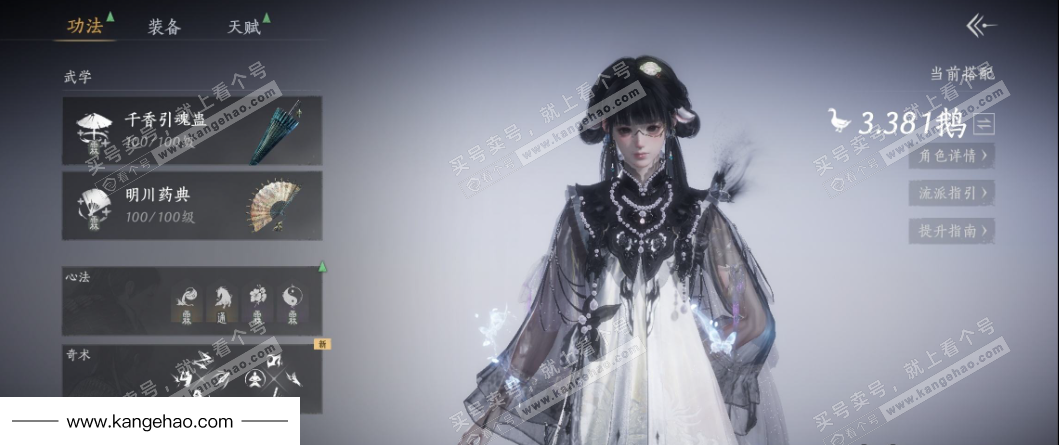Select the flower 心法 slot

click(257, 300)
